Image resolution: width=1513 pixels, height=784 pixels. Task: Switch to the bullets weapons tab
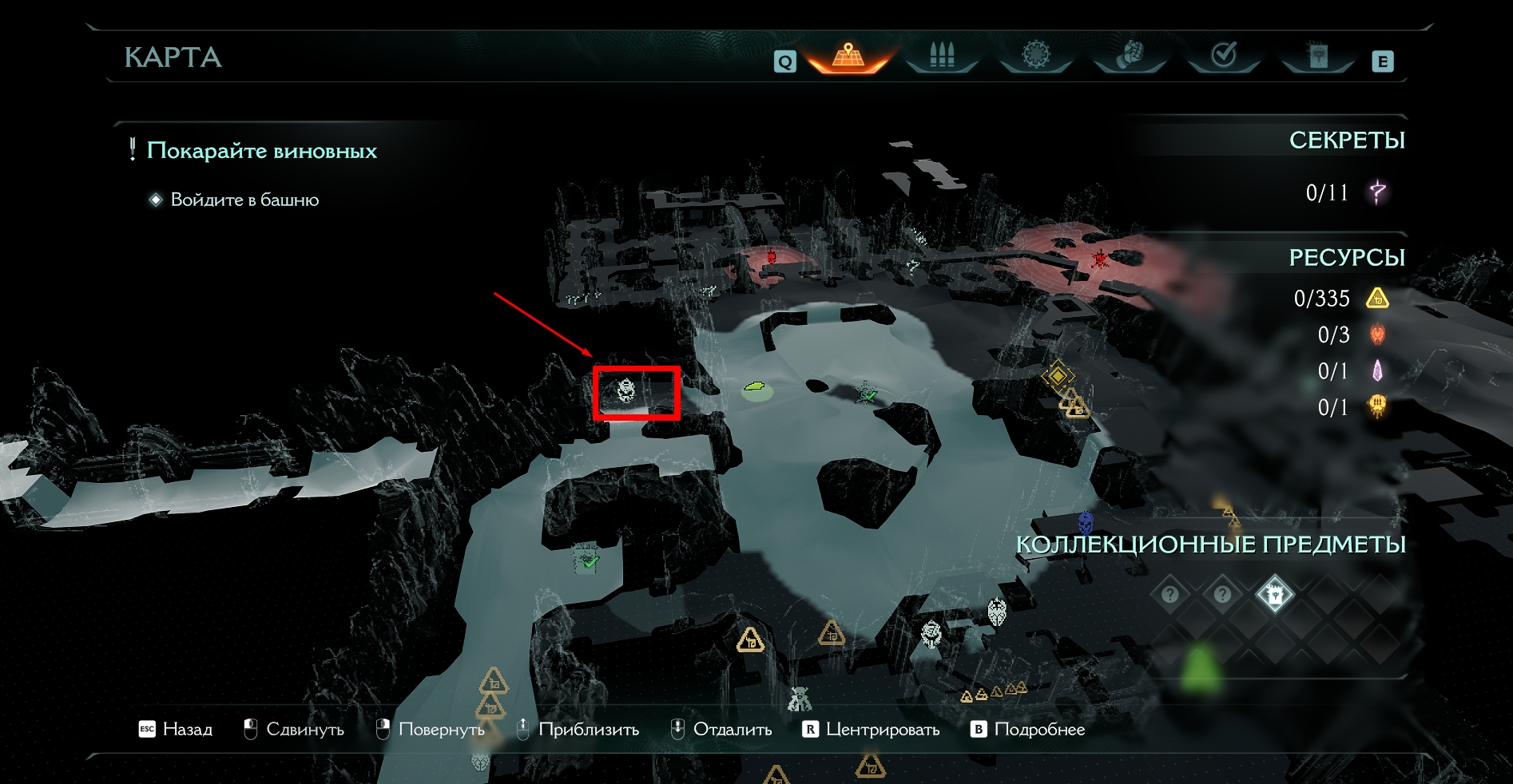tap(942, 56)
